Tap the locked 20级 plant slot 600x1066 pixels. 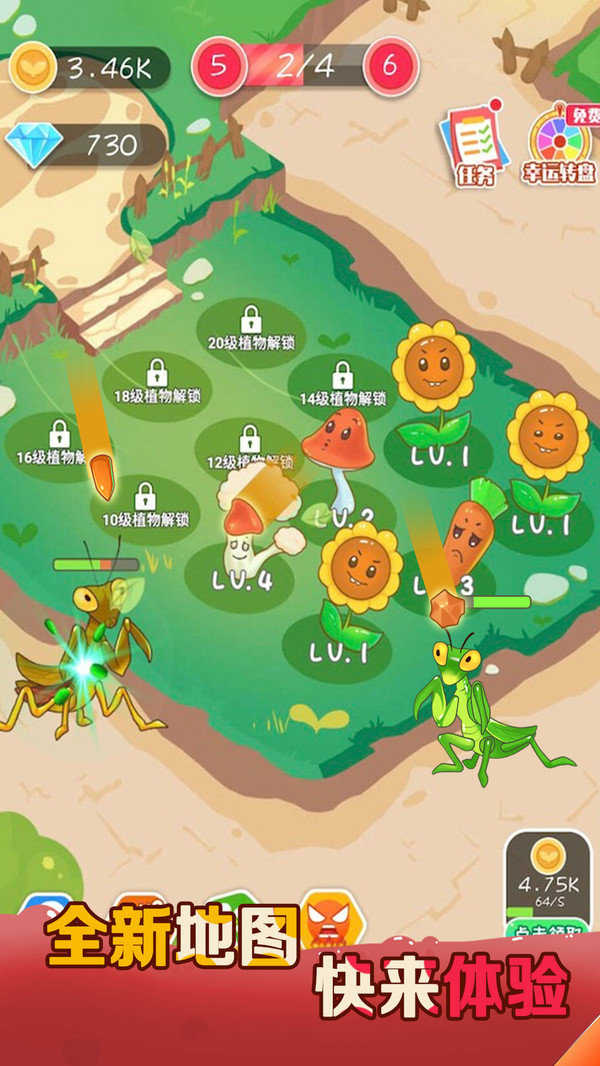tap(251, 330)
